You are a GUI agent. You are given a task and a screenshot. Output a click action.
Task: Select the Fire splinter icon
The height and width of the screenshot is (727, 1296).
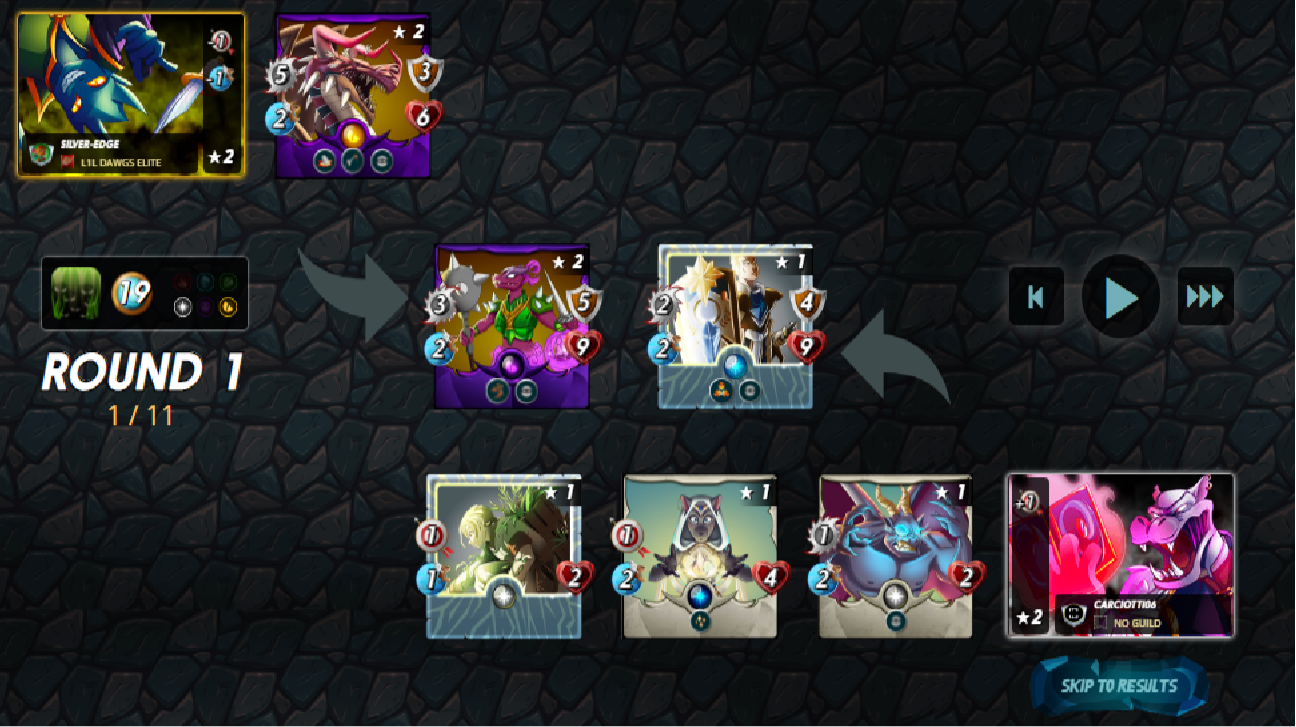[182, 283]
